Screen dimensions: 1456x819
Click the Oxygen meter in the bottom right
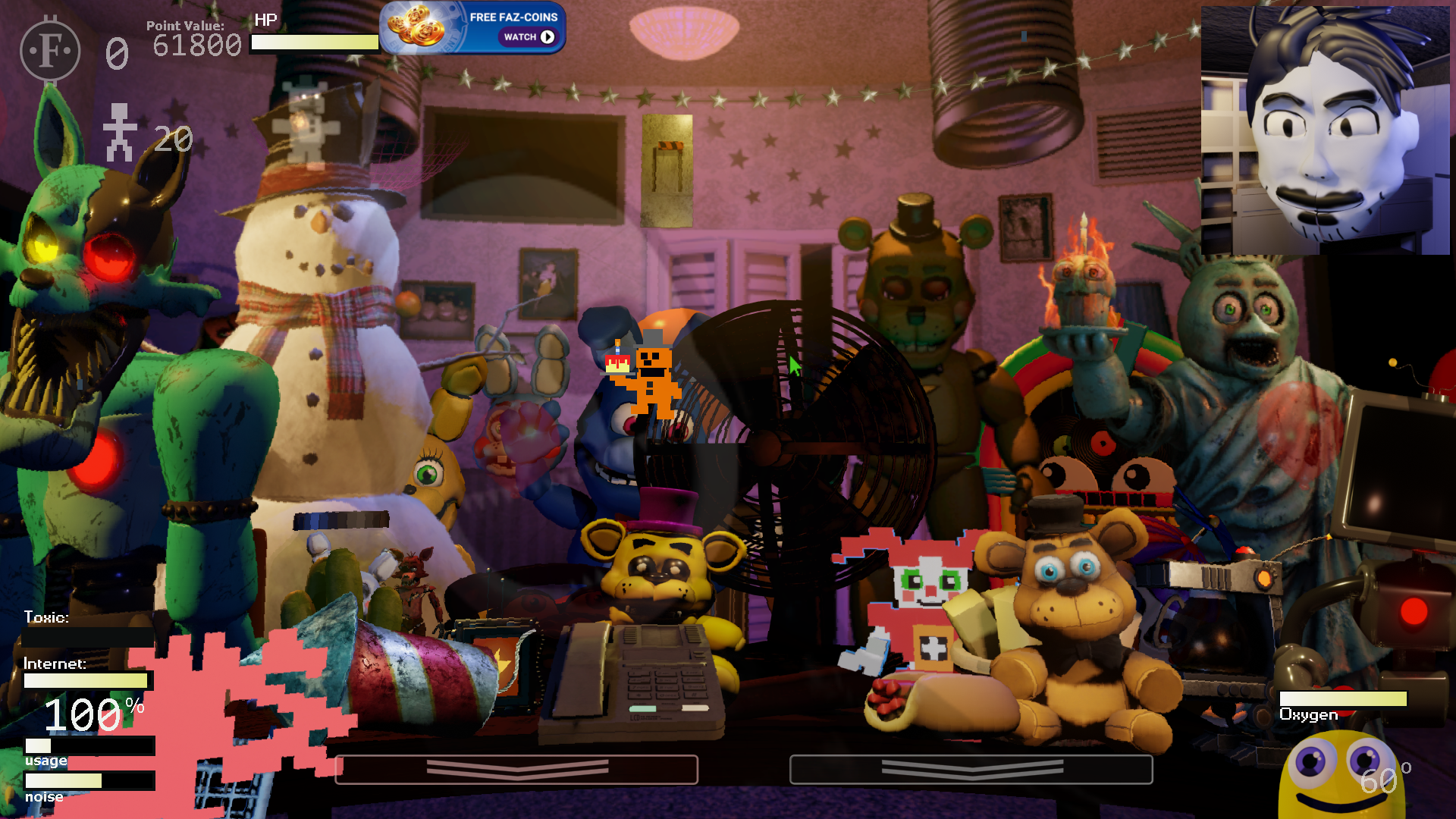(x=1343, y=699)
